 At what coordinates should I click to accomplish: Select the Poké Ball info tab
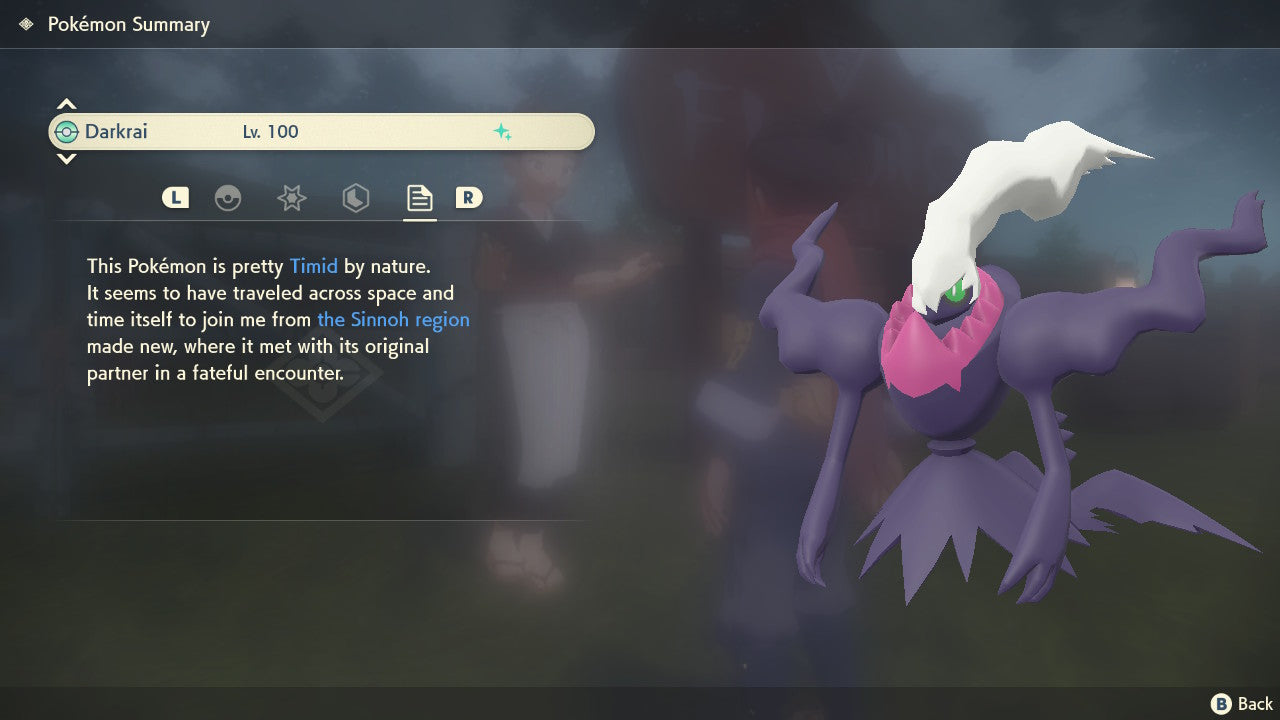229,198
